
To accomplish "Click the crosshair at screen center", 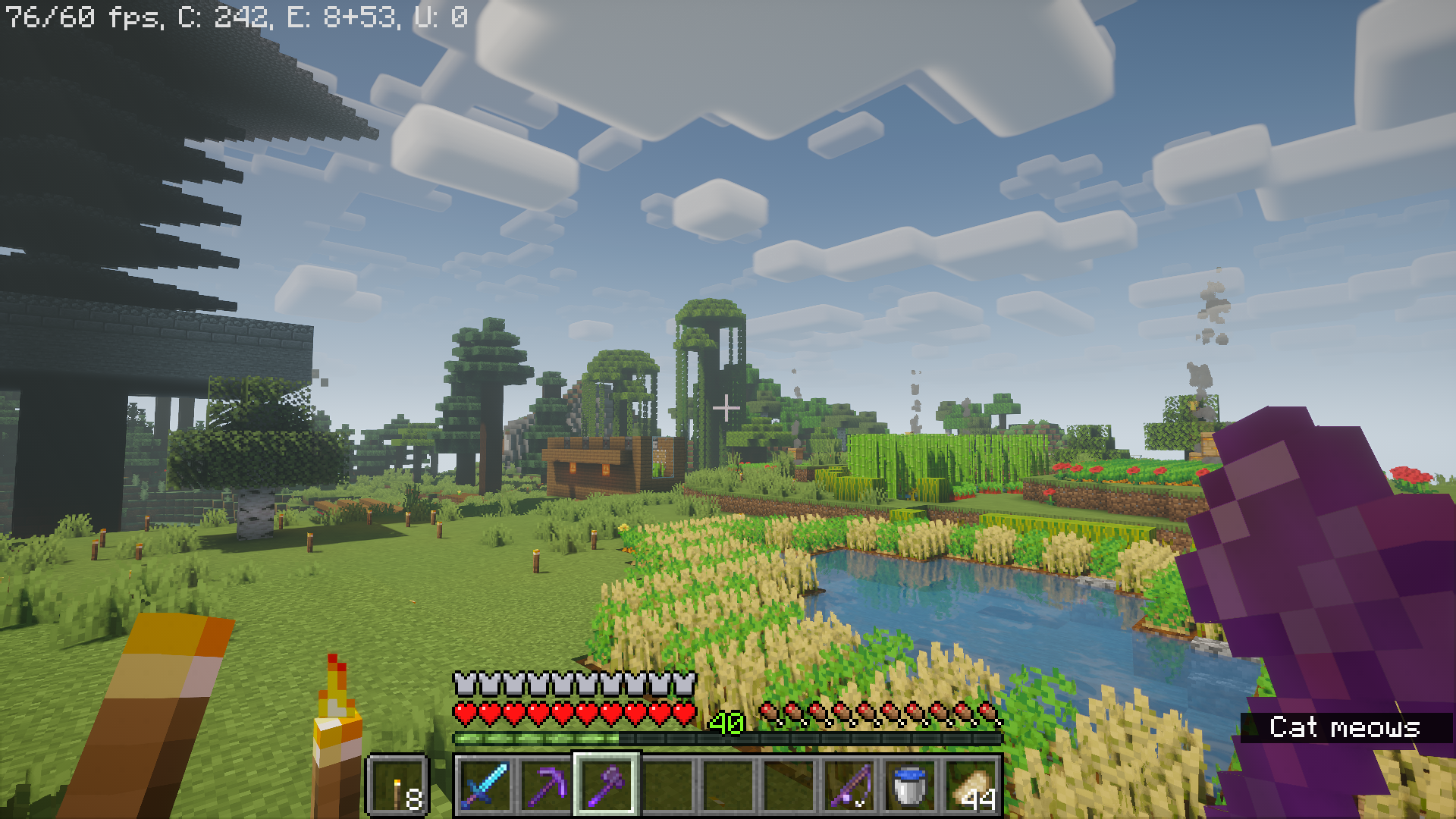I will point(728,409).
